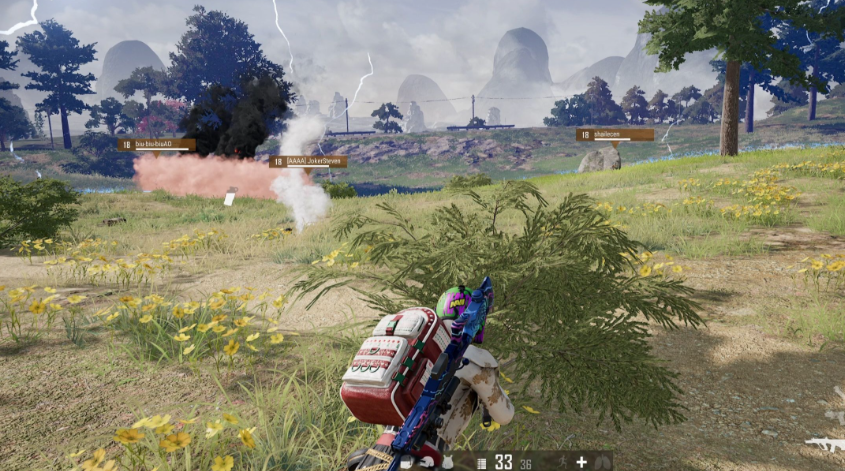Select the rifle silhouette weapon slot
Viewport: 845px width, 471px height.
click(x=826, y=443)
